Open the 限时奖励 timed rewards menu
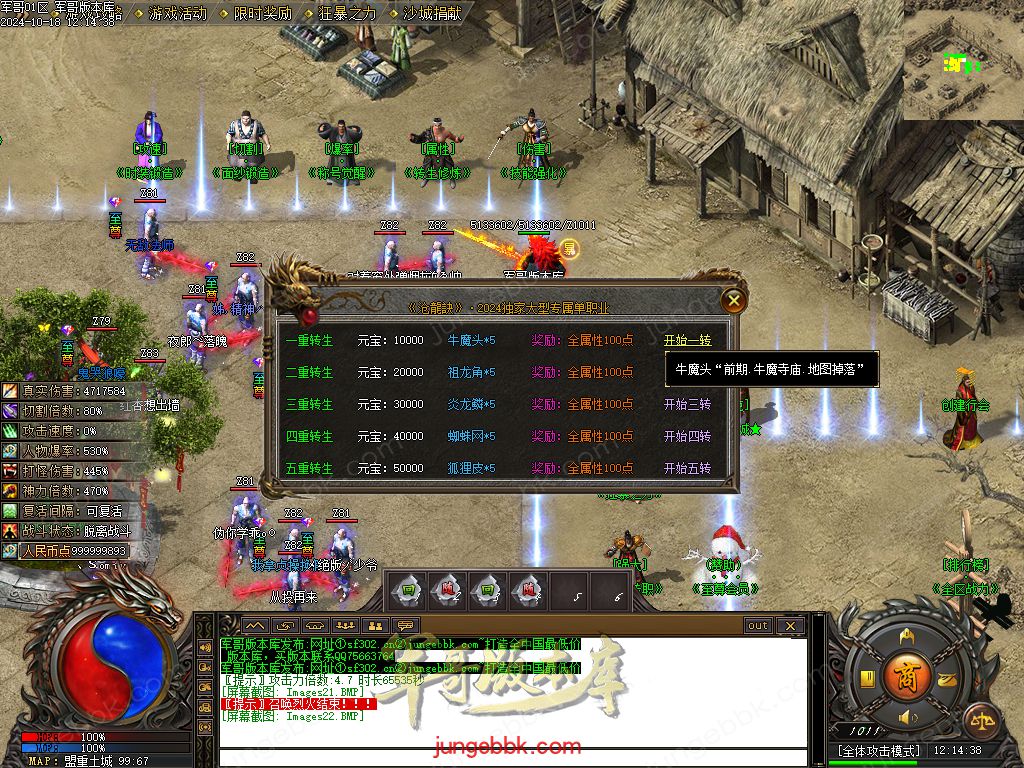Screen dimensions: 1024x768 point(262,14)
